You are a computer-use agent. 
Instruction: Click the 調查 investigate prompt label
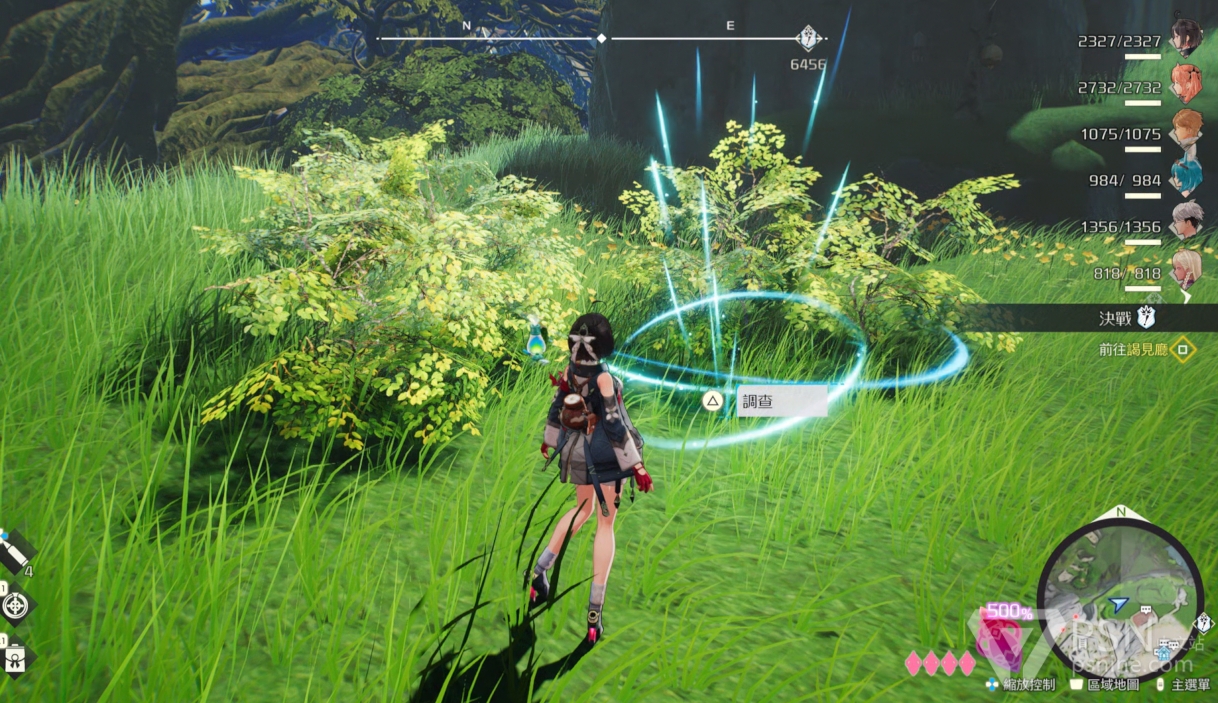pos(782,402)
